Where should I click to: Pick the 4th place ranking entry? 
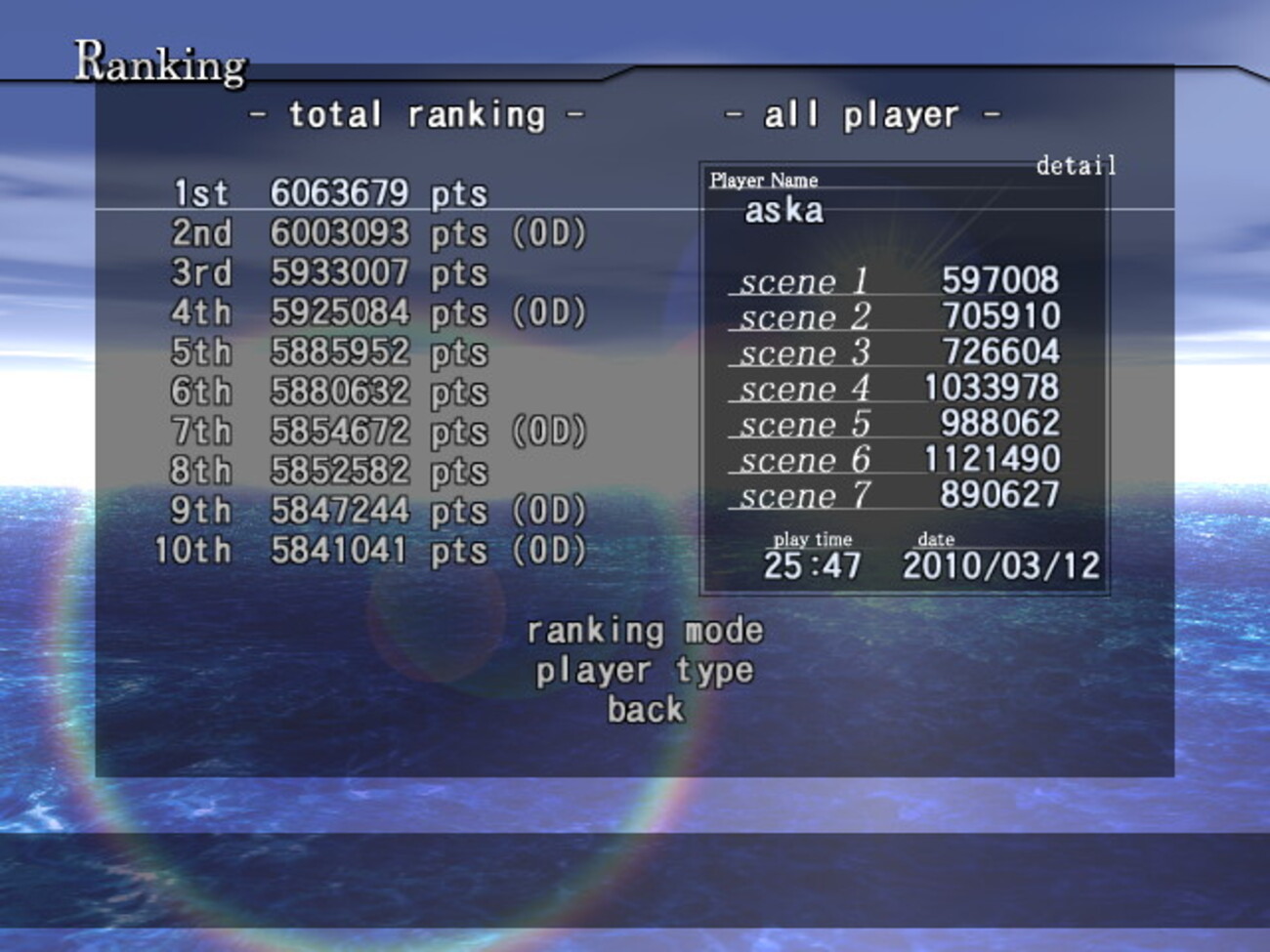378,312
